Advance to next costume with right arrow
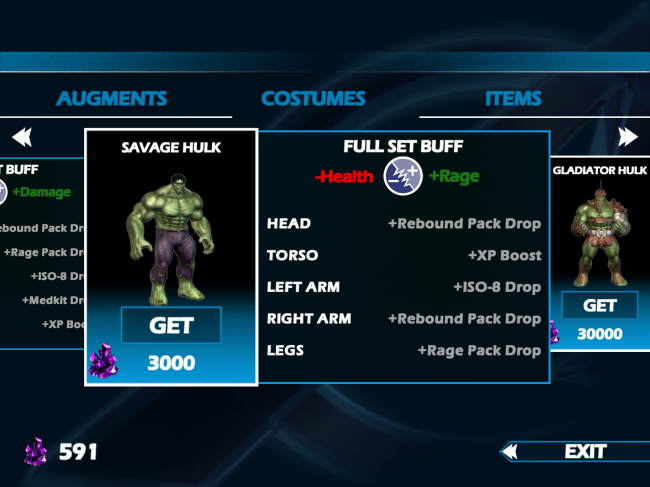 tap(627, 136)
